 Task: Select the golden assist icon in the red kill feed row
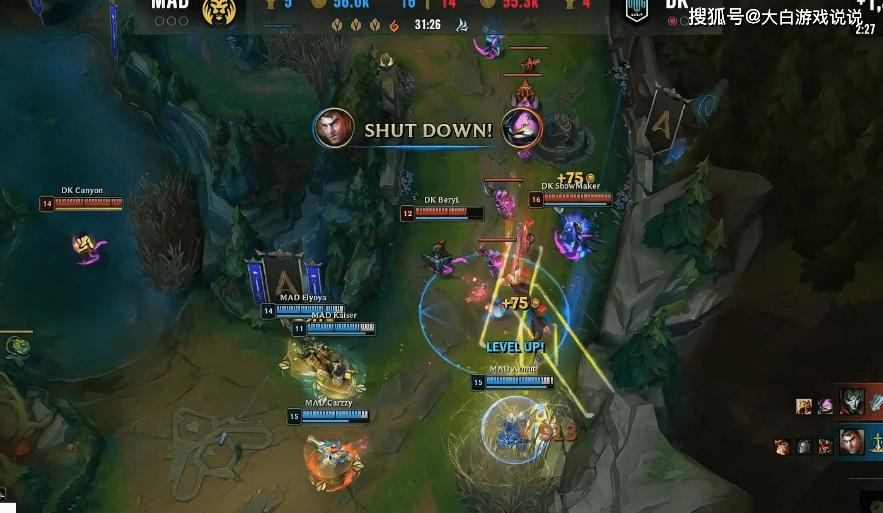804,406
